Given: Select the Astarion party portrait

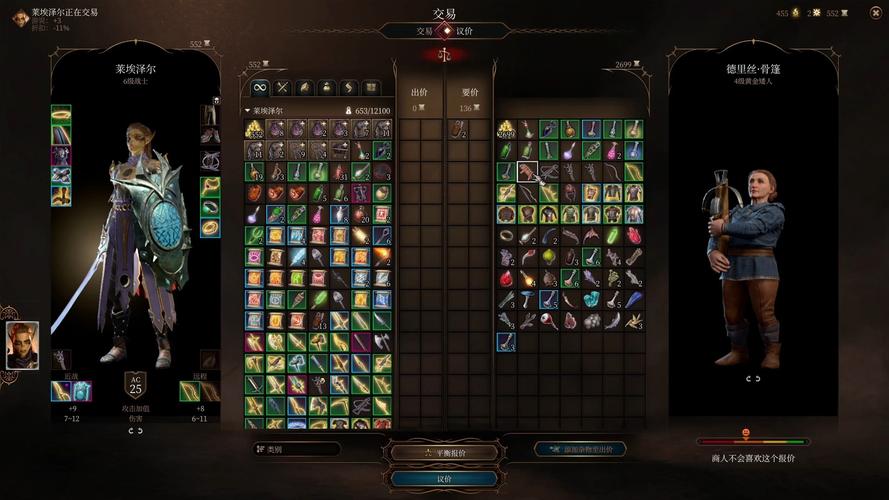Looking at the screenshot, I should point(22,345).
